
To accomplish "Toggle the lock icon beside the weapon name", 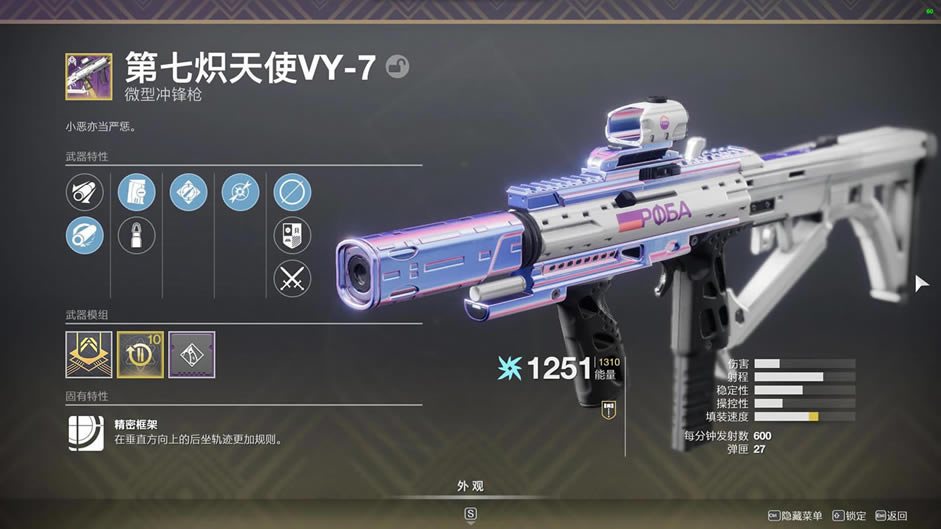I will pos(397,67).
